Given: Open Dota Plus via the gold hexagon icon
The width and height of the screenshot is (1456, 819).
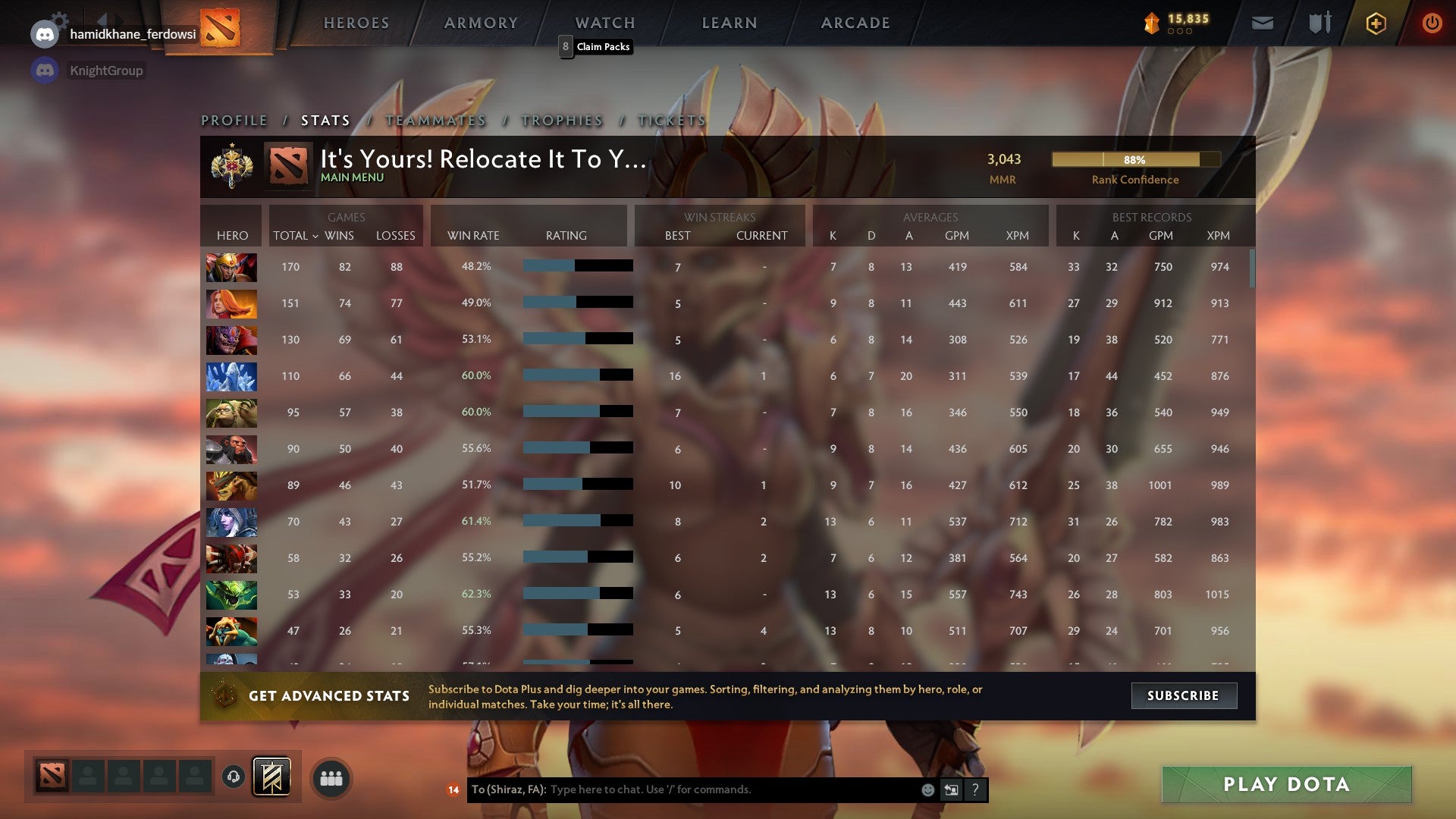Looking at the screenshot, I should pyautogui.click(x=1376, y=23).
